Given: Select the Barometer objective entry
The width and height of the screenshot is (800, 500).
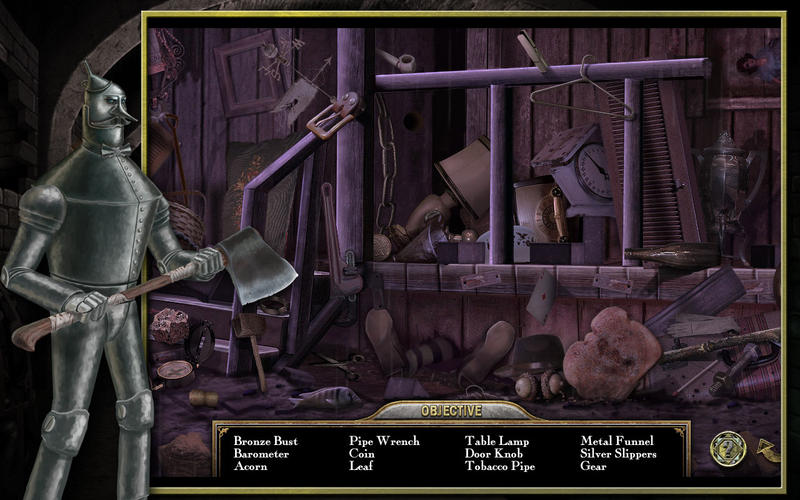Looking at the screenshot, I should (x=261, y=454).
